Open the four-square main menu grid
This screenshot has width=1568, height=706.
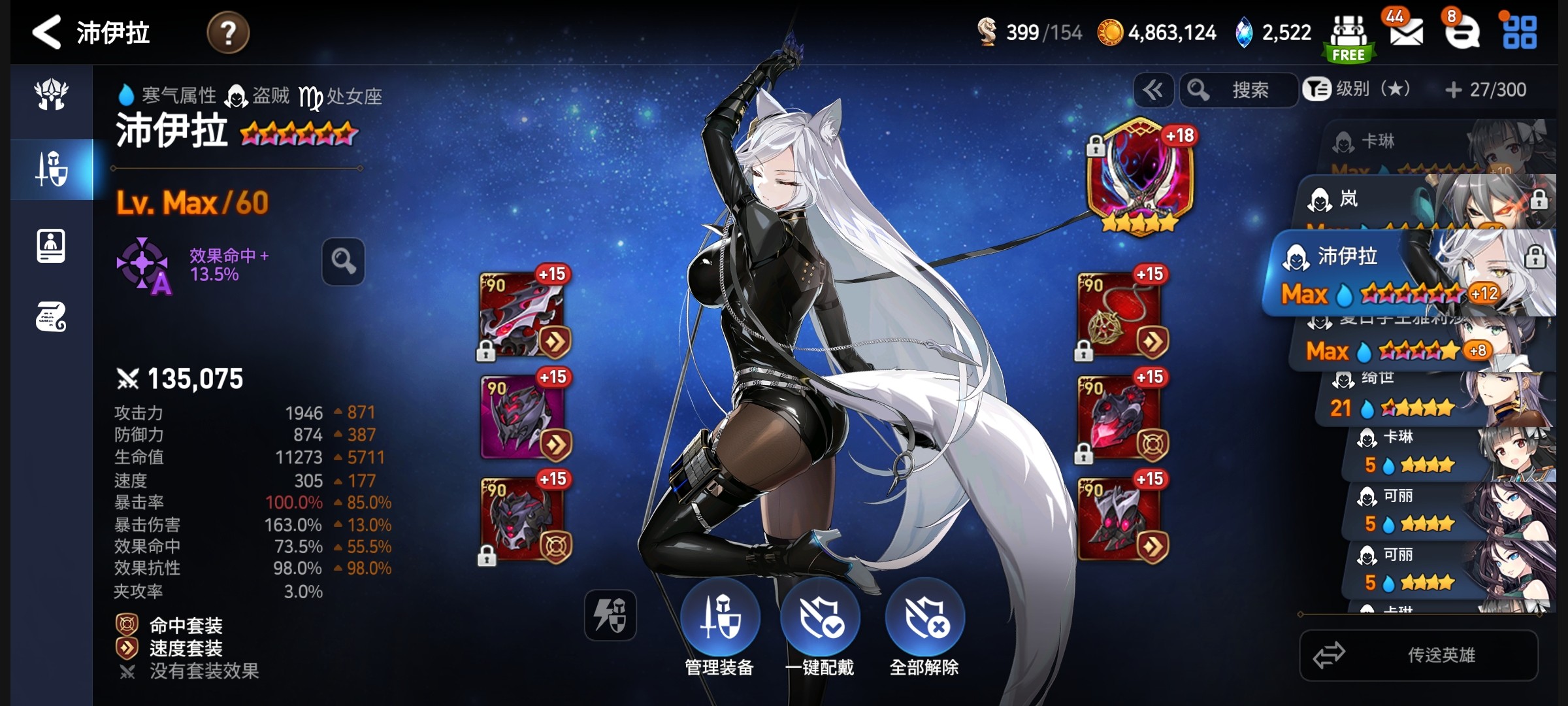pos(1520,33)
